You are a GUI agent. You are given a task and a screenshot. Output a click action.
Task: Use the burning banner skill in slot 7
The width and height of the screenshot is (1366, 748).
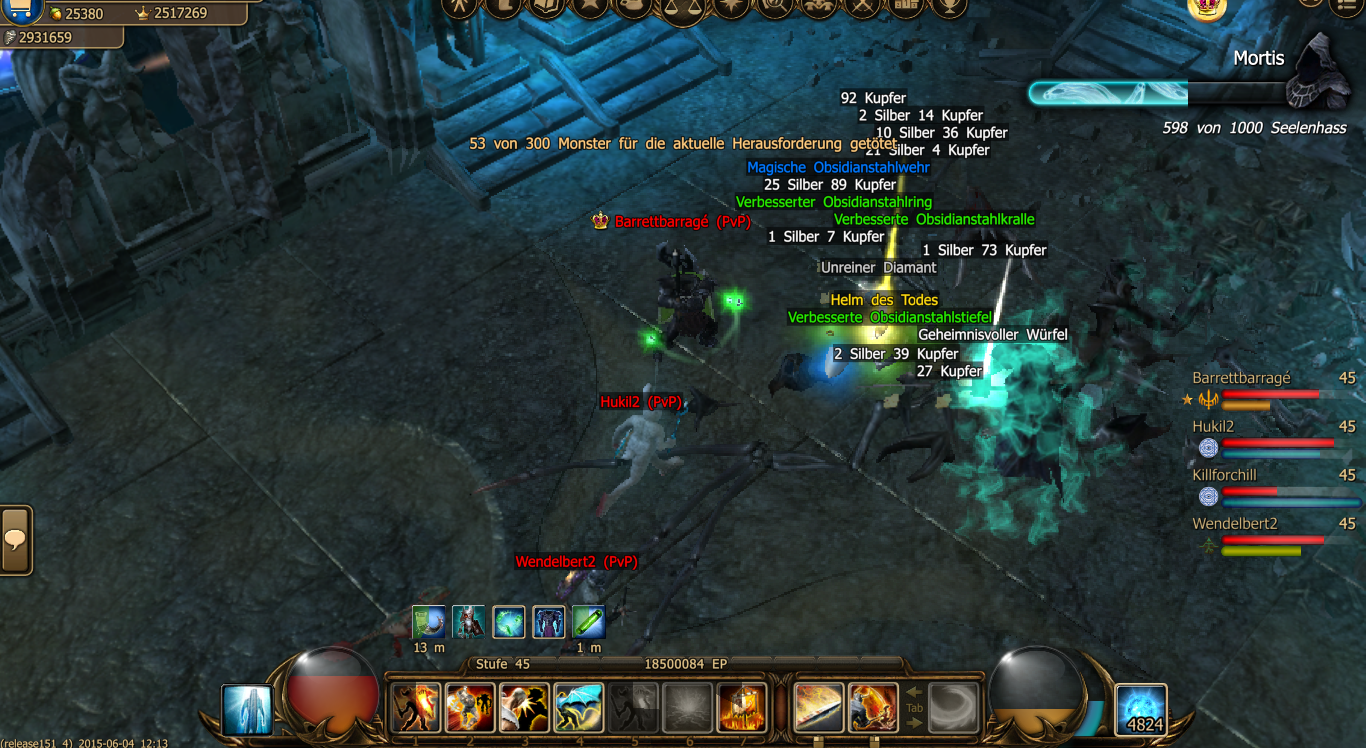[x=741, y=708]
